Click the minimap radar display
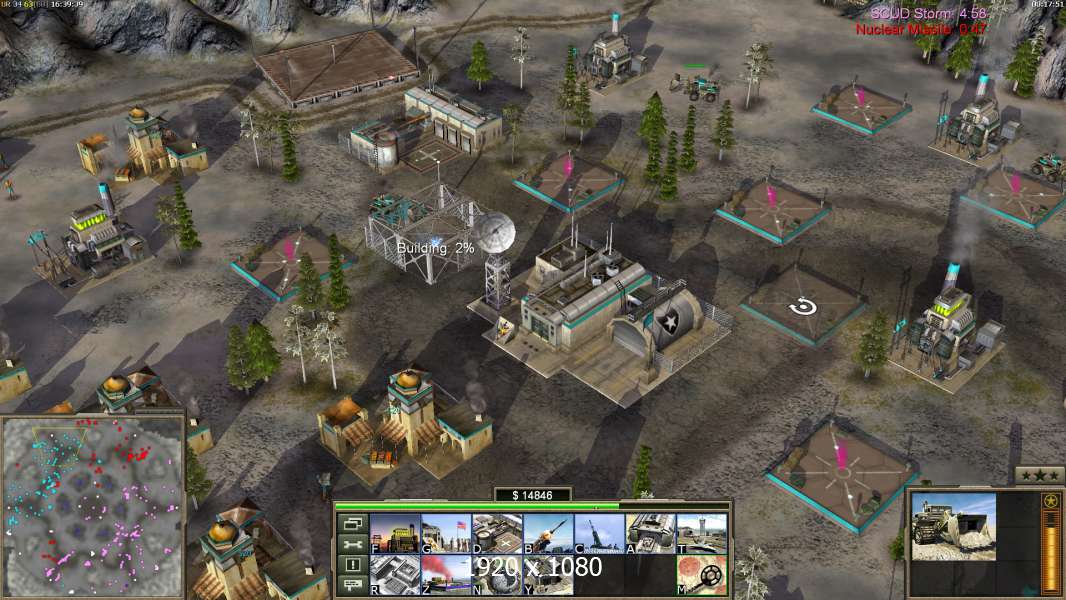The height and width of the screenshot is (600, 1066). (92, 505)
